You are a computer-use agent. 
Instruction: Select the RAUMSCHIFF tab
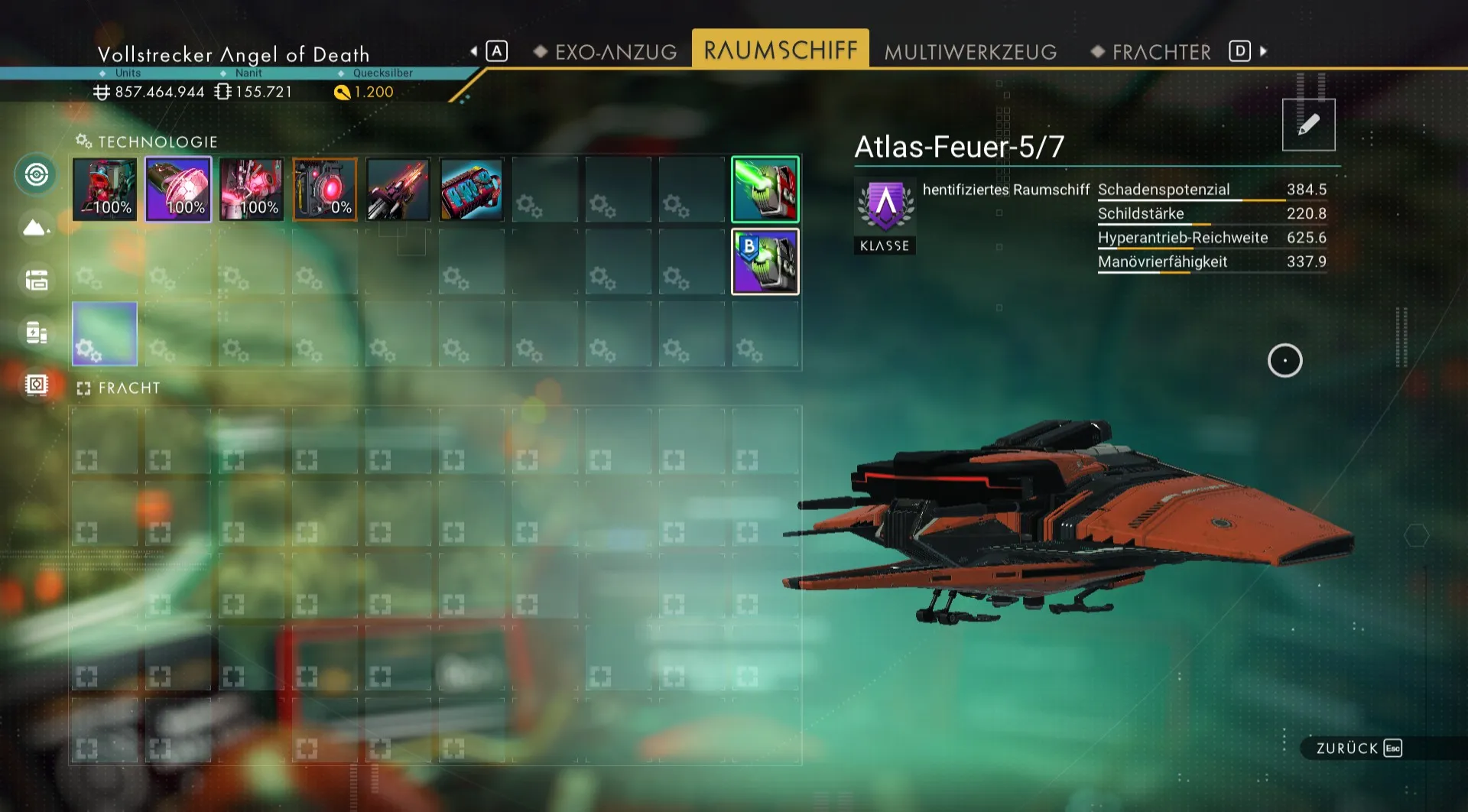780,50
